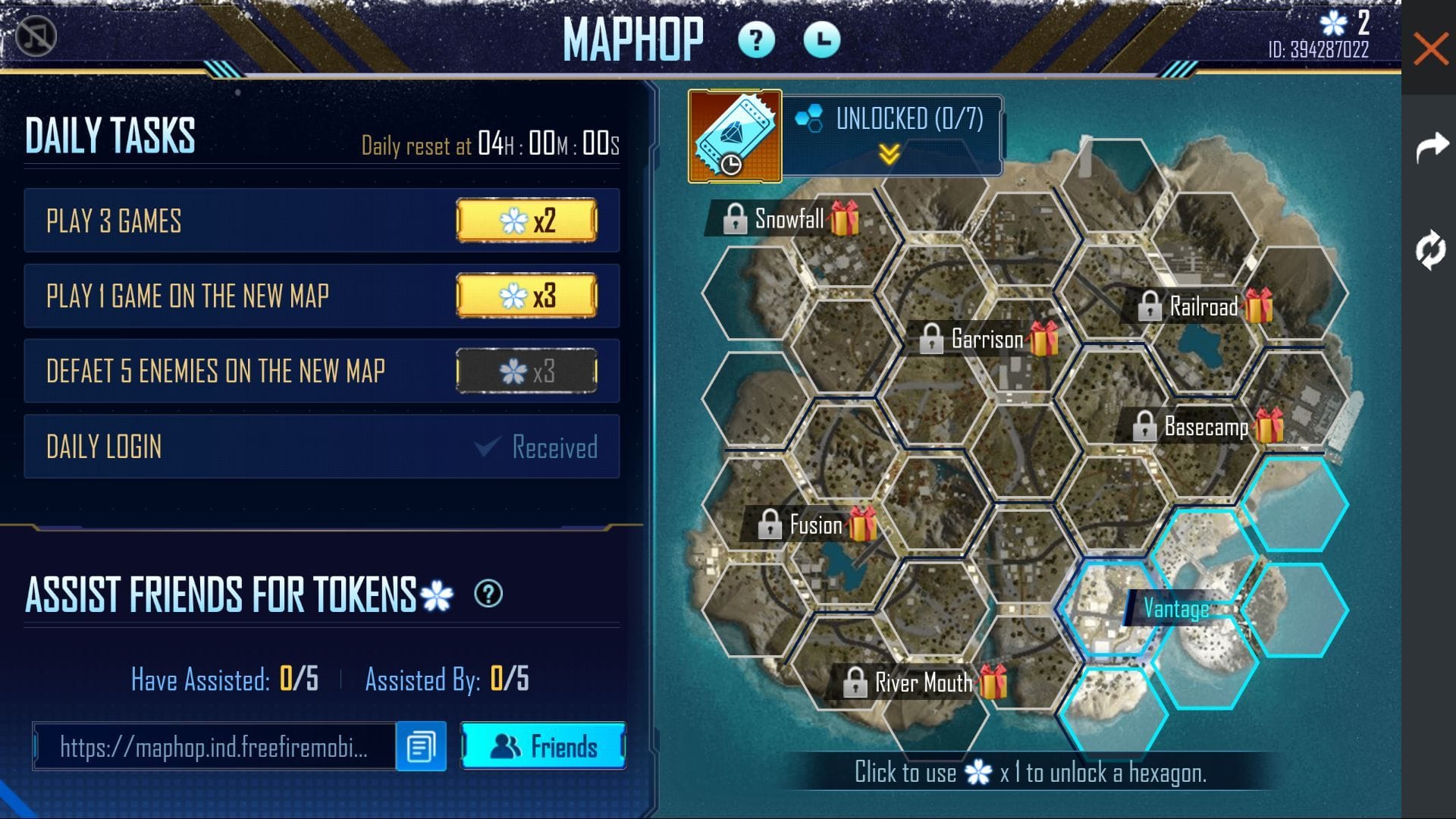Copy the MapHop invite link
This screenshot has height=819, width=1456.
pos(421,746)
